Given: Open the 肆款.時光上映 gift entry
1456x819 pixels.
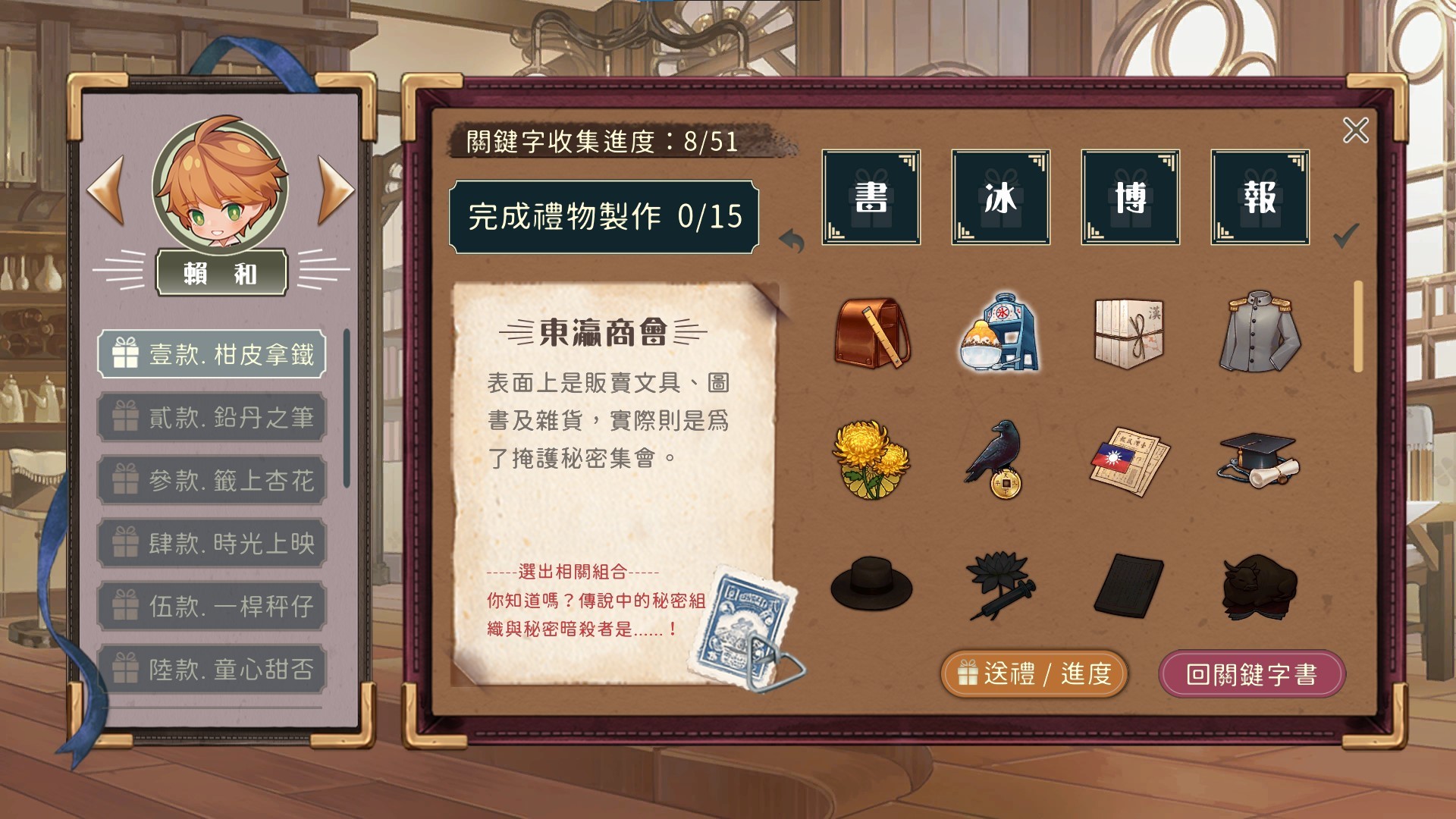Looking at the screenshot, I should tap(211, 543).
